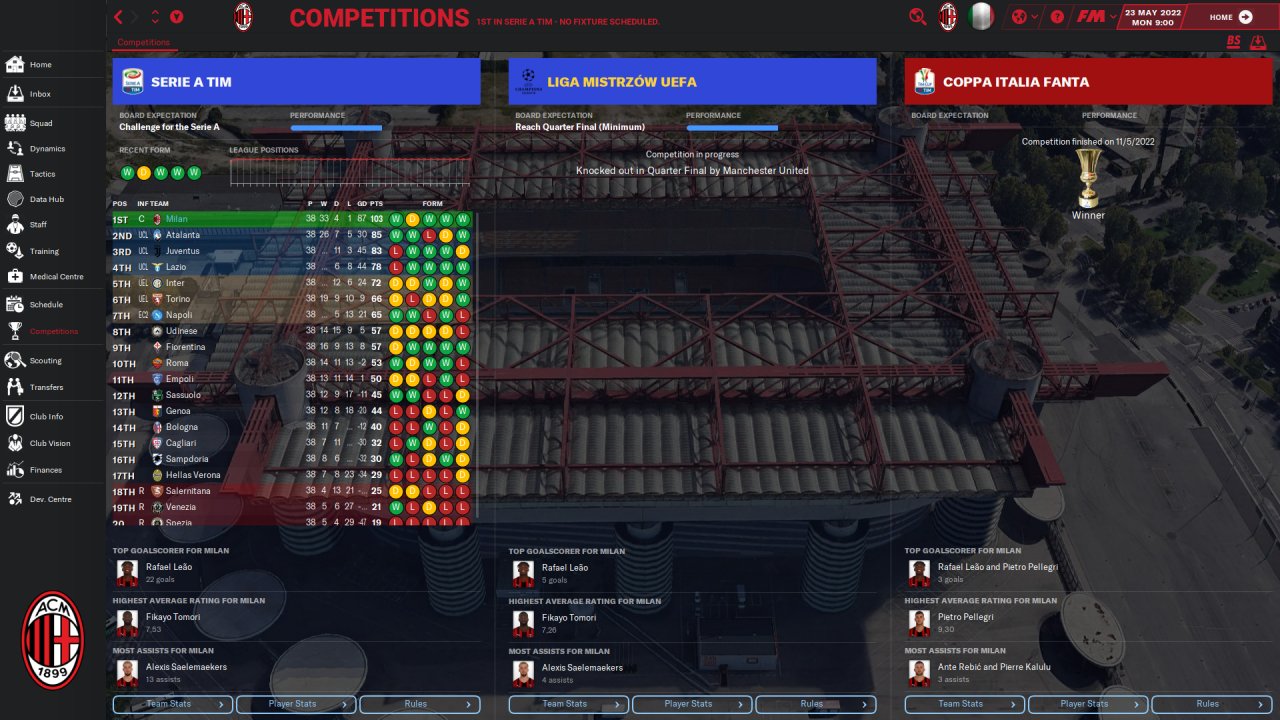The width and height of the screenshot is (1280, 720).
Task: Switch to the Competitions tab
Action: click(144, 43)
